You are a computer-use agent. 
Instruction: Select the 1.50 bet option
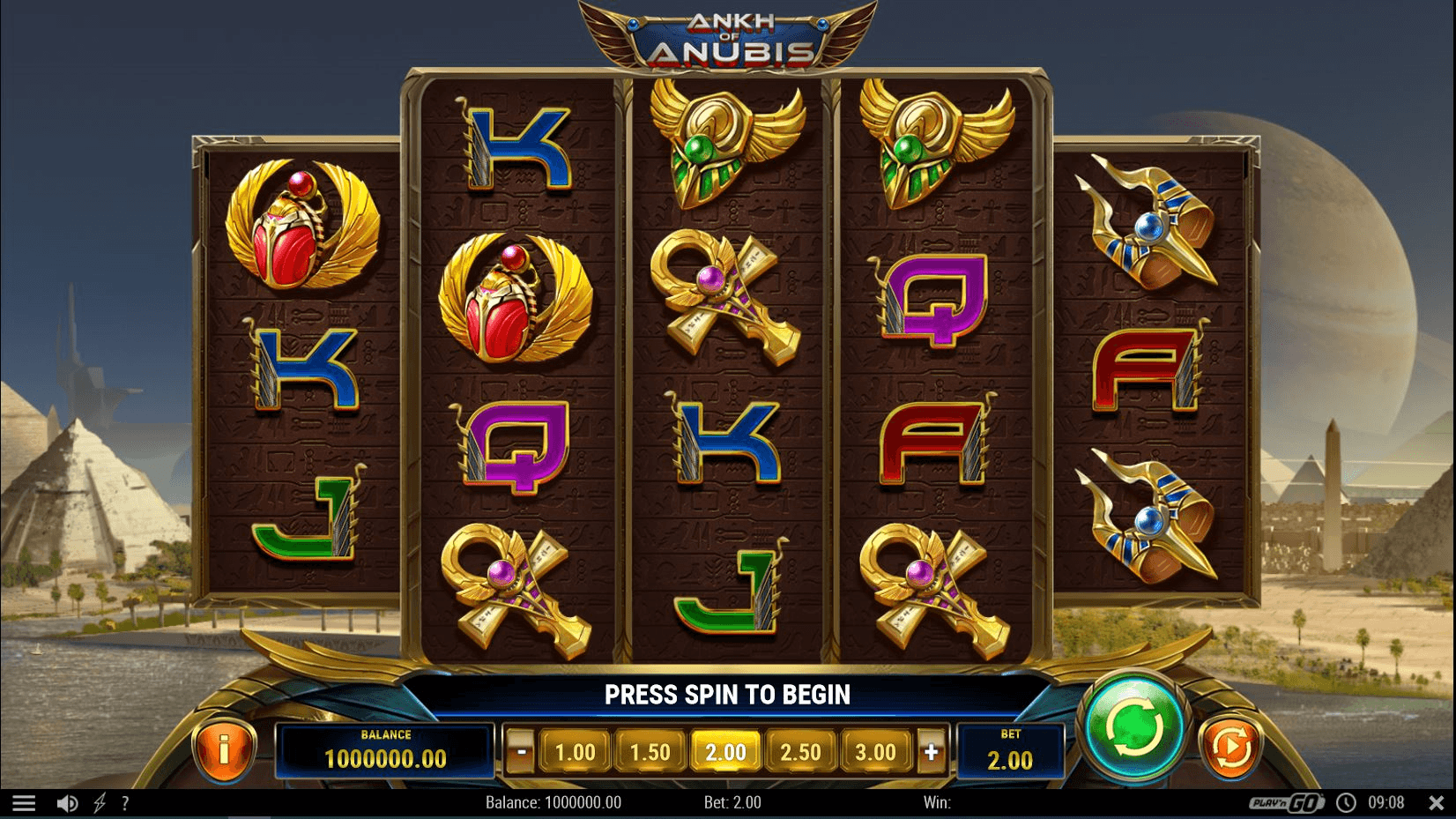(x=650, y=751)
